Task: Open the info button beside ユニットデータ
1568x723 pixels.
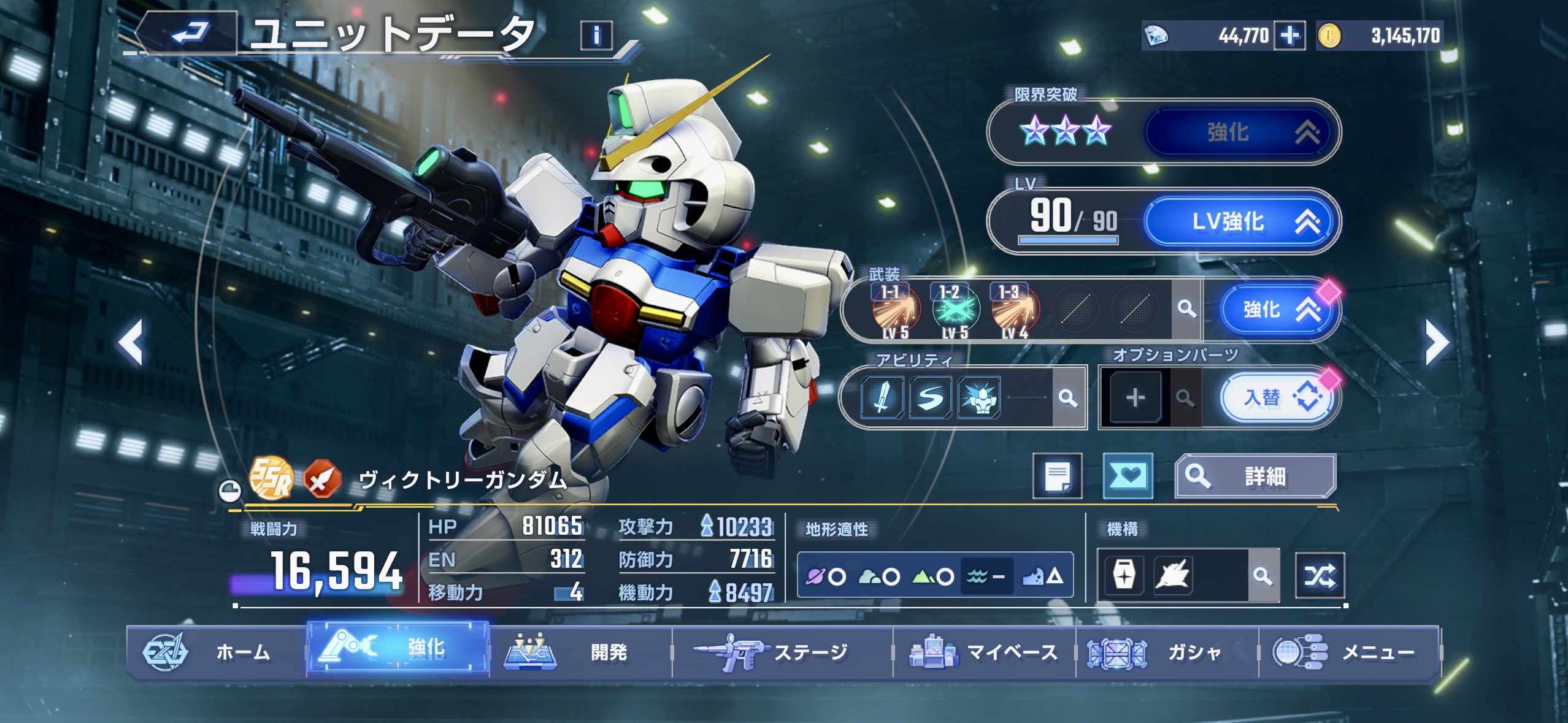Action: (x=596, y=36)
